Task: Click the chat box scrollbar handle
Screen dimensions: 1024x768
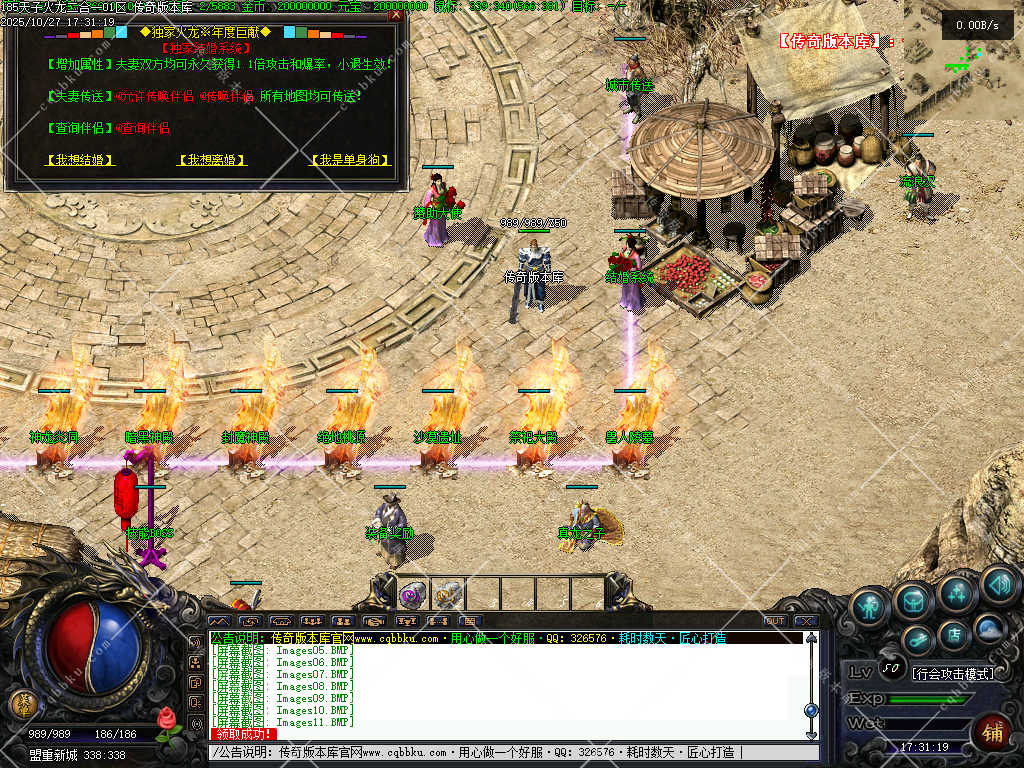Action: click(x=811, y=709)
